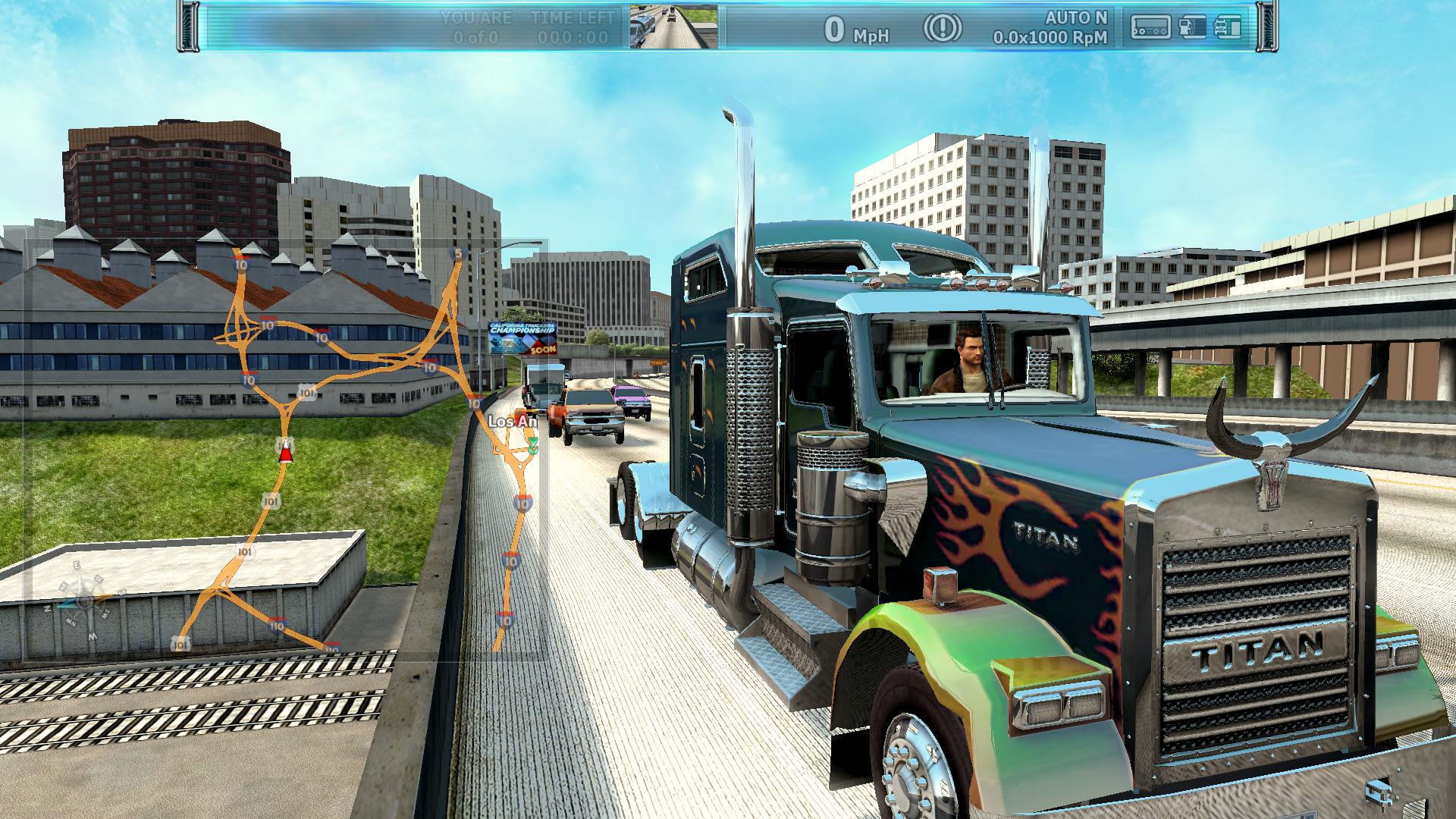This screenshot has width=1456, height=819.
Task: Select the green destination marker on map
Action: coord(534,444)
